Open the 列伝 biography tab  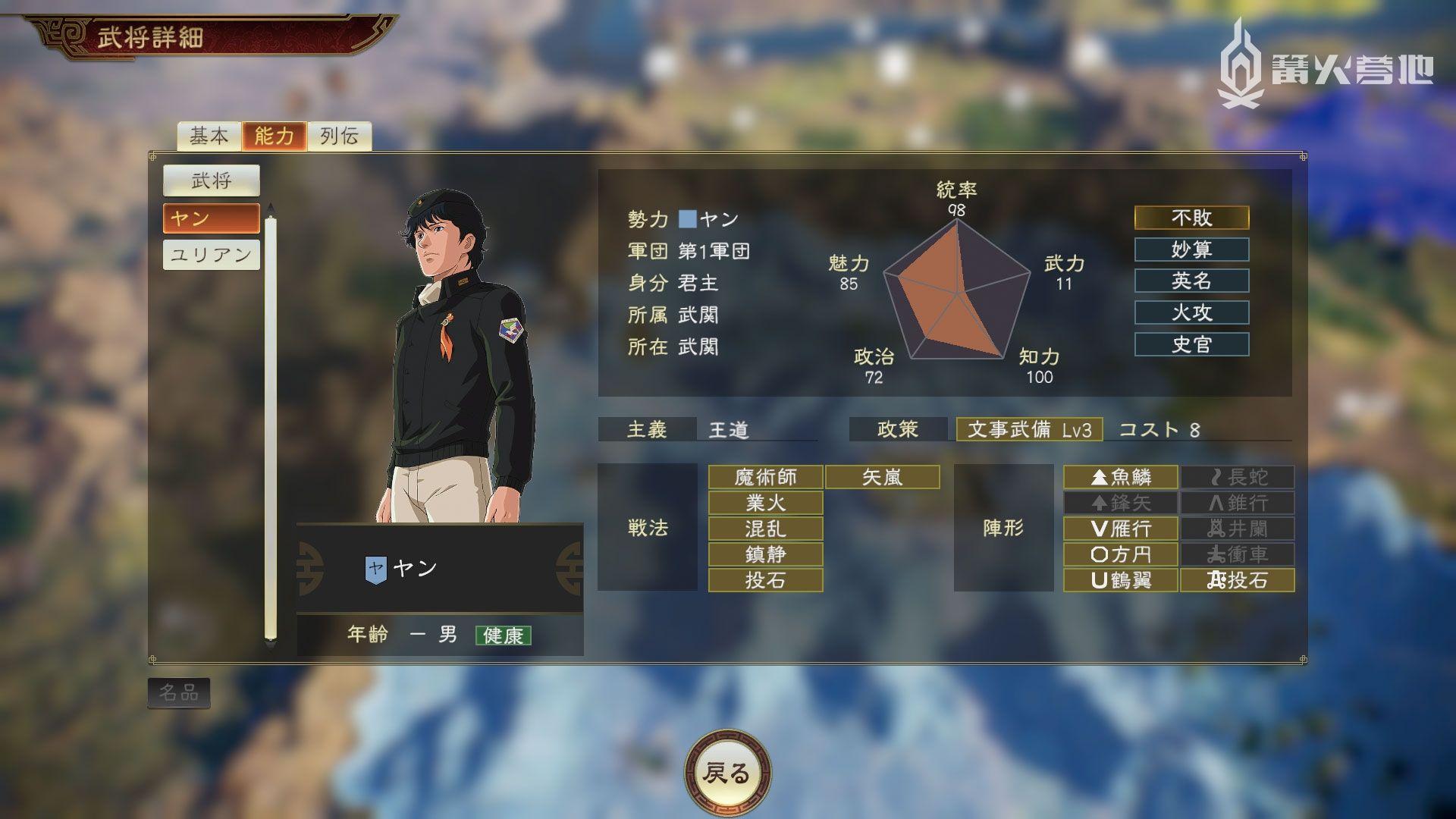pyautogui.click(x=339, y=136)
